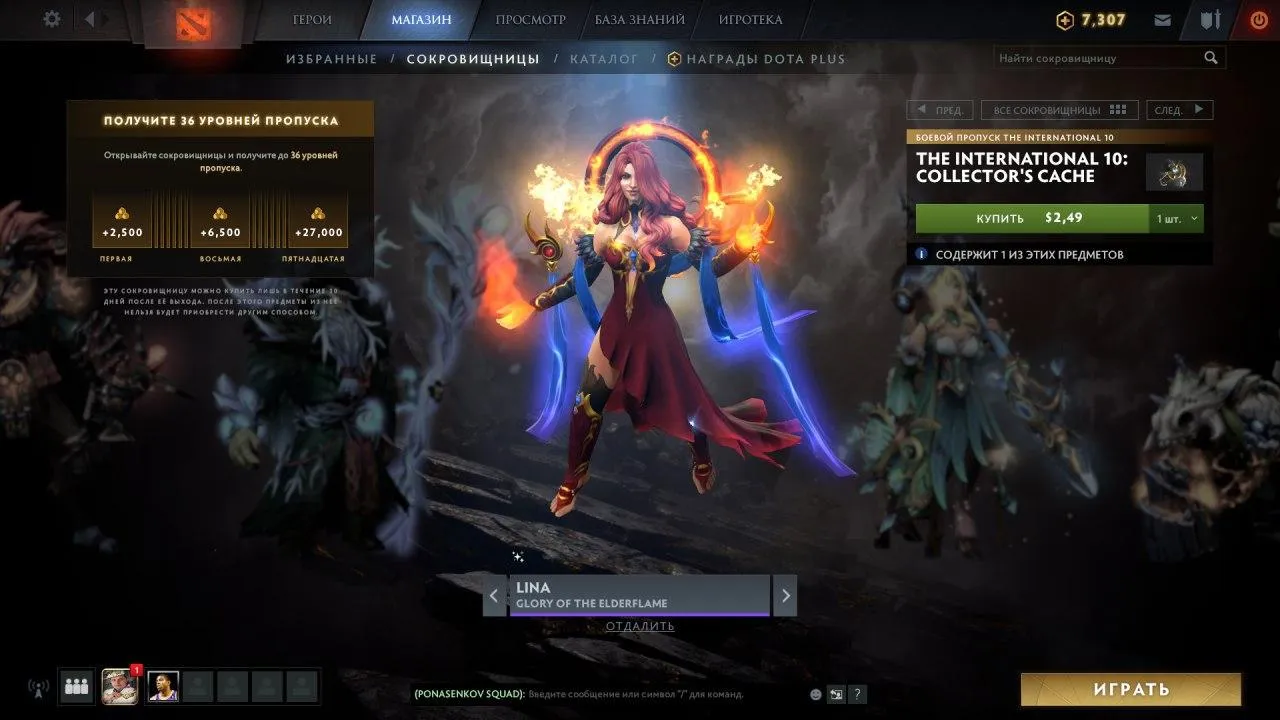The image size is (1280, 720).
Task: Switch to the ГЕРОИ tab
Action: coord(312,19)
